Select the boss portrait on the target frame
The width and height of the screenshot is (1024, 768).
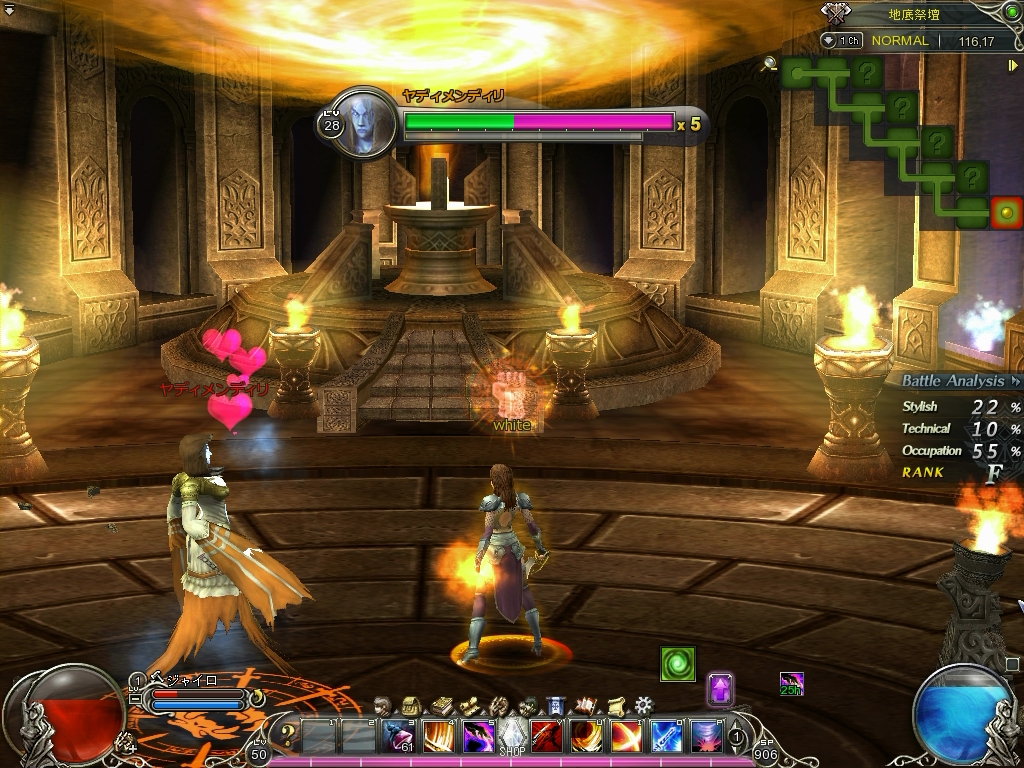click(x=361, y=123)
